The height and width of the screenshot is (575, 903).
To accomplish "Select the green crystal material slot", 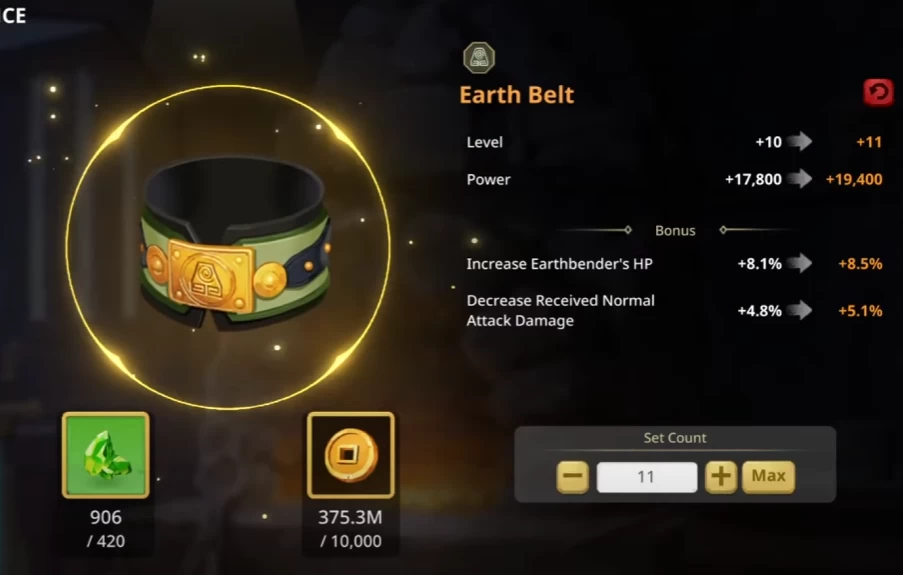I will pos(105,455).
